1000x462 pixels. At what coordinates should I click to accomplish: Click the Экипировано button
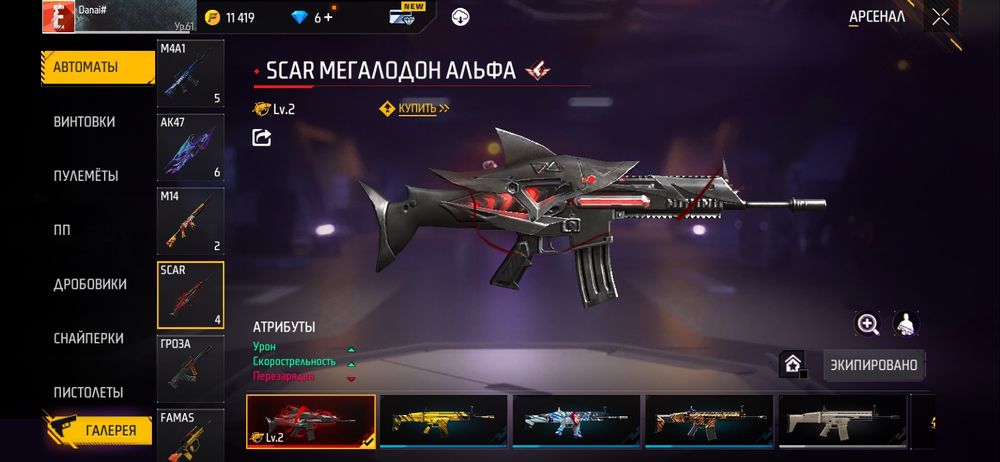pos(875,365)
